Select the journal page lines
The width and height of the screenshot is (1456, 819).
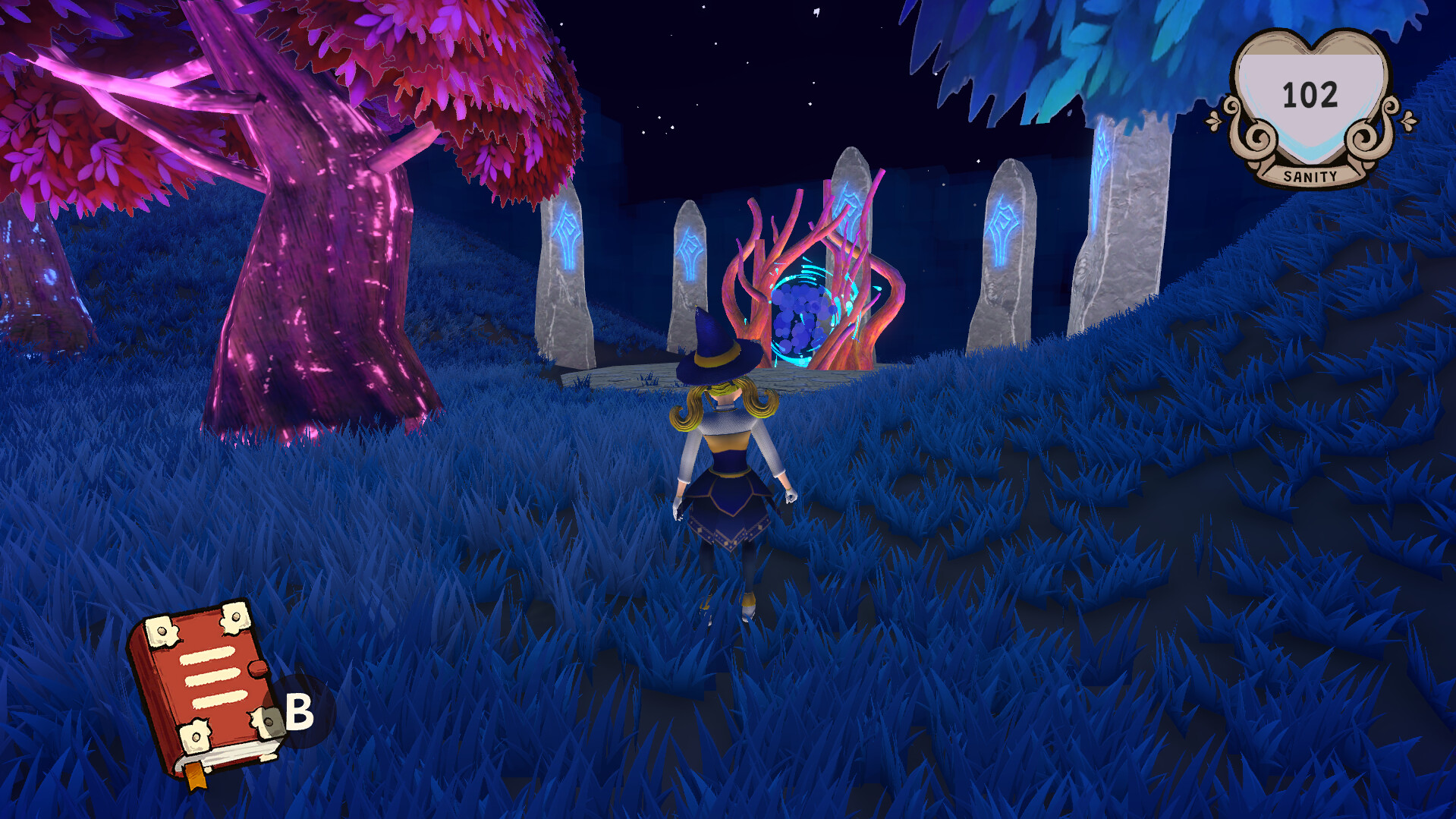tap(212, 679)
